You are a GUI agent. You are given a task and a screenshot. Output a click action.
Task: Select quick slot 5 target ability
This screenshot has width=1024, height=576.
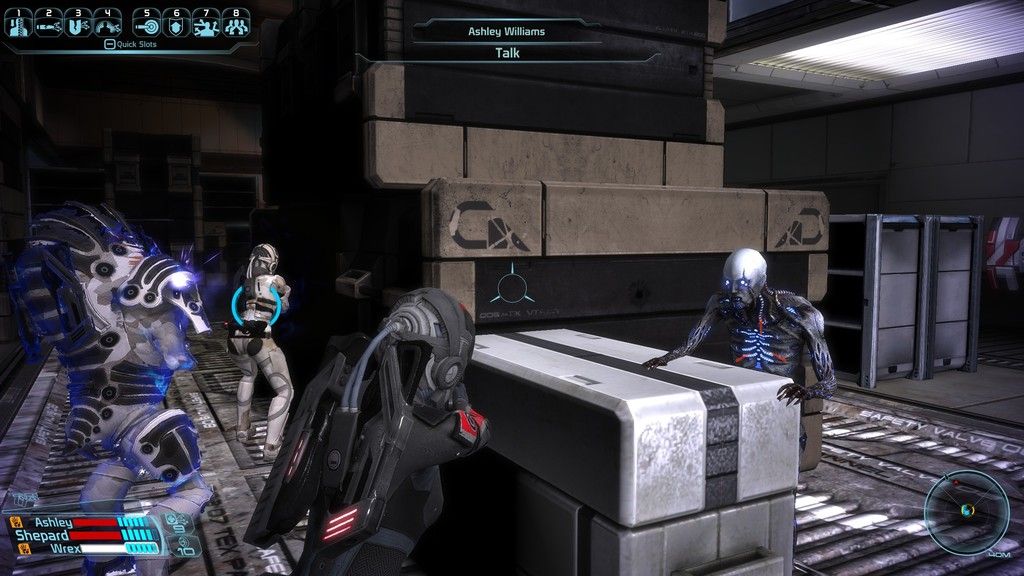147,24
